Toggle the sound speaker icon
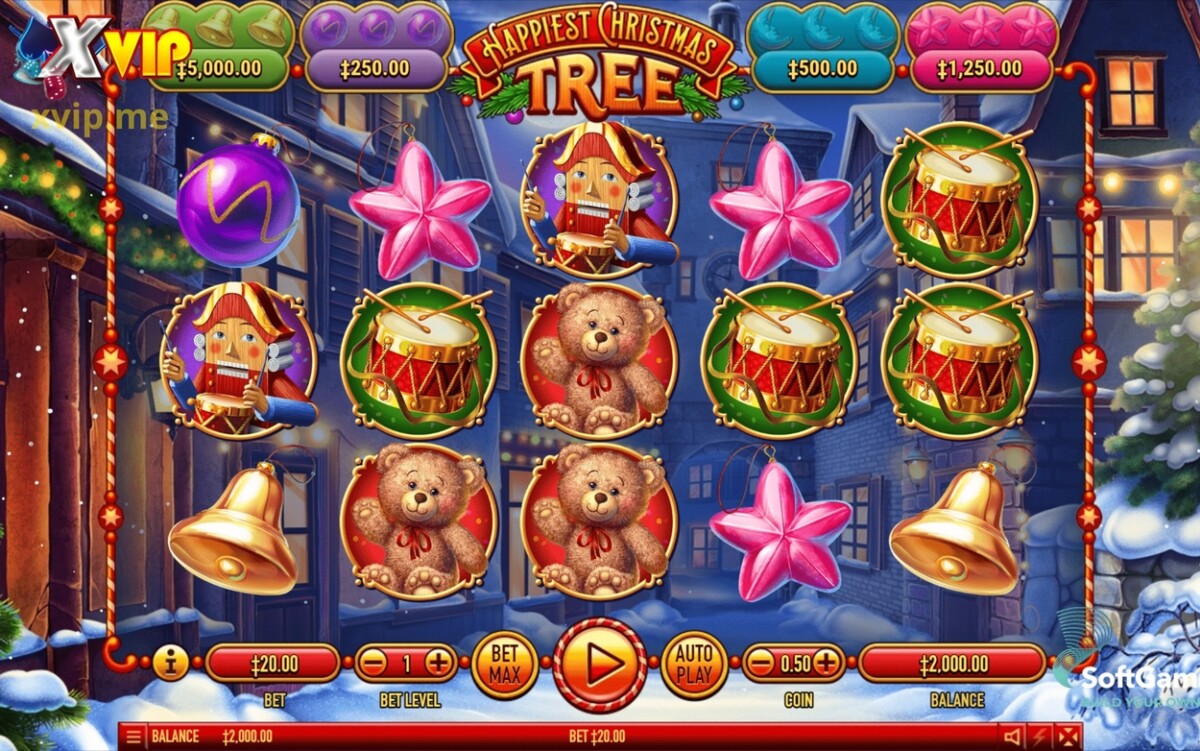Image resolution: width=1200 pixels, height=751 pixels. coord(1012,737)
